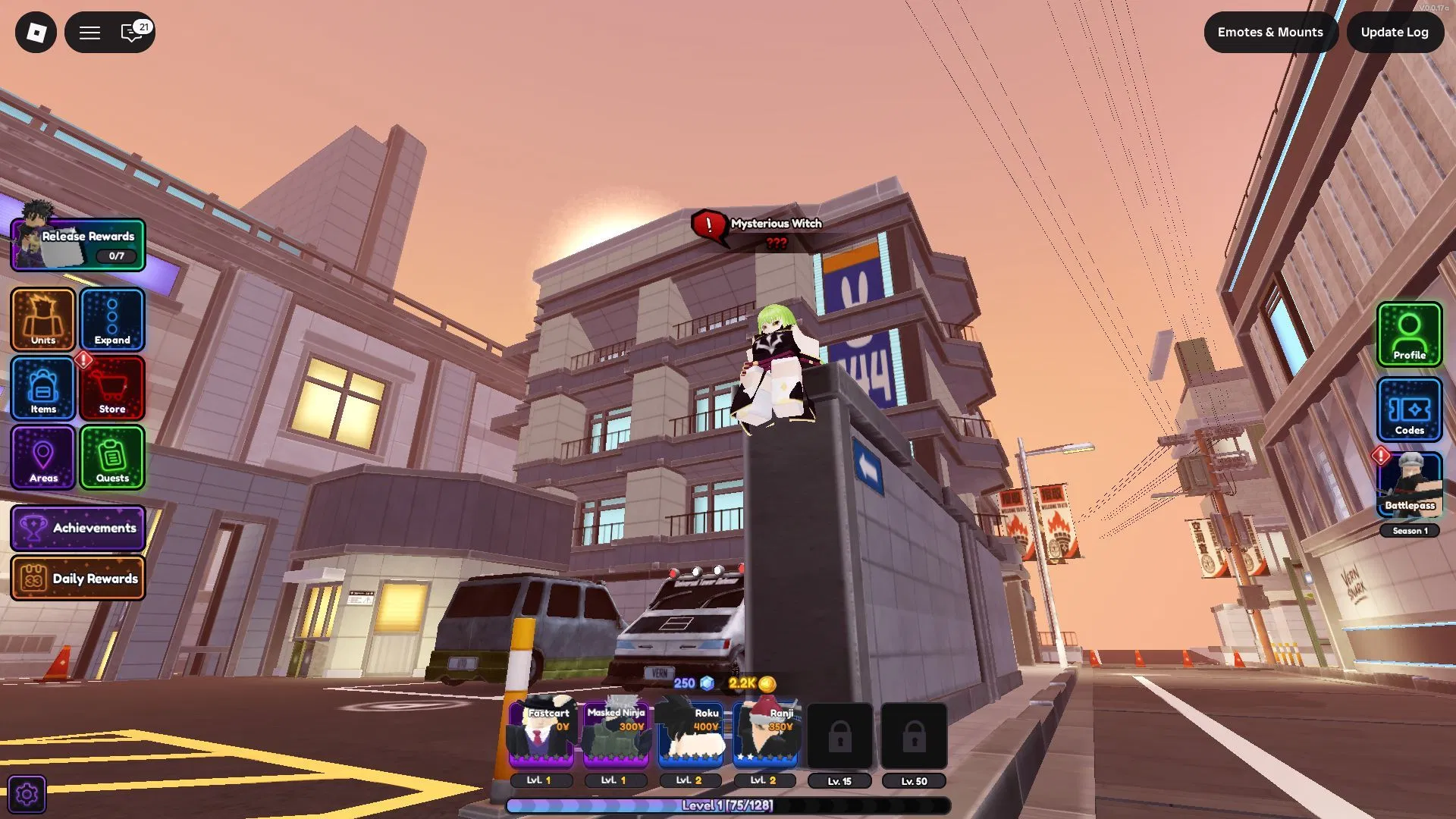Open the Quests clipboard

coord(112,458)
